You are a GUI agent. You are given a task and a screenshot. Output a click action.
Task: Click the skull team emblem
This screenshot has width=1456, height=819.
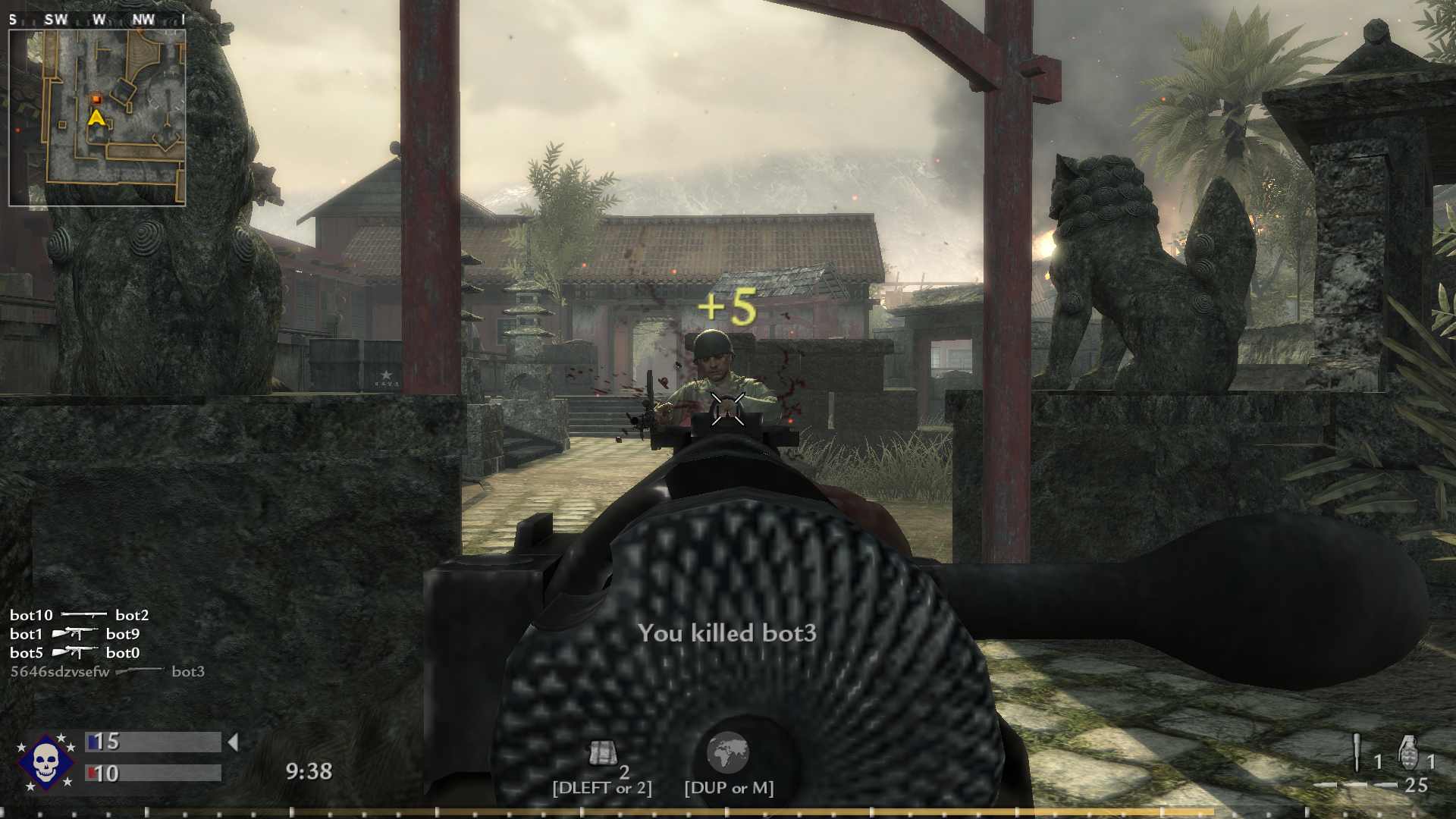[45, 761]
